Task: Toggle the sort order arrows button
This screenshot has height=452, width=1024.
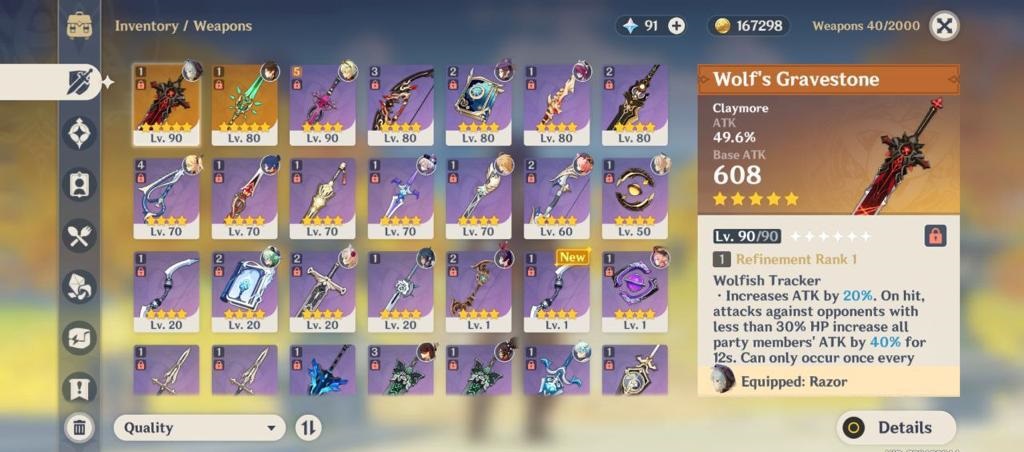Action: (308, 428)
